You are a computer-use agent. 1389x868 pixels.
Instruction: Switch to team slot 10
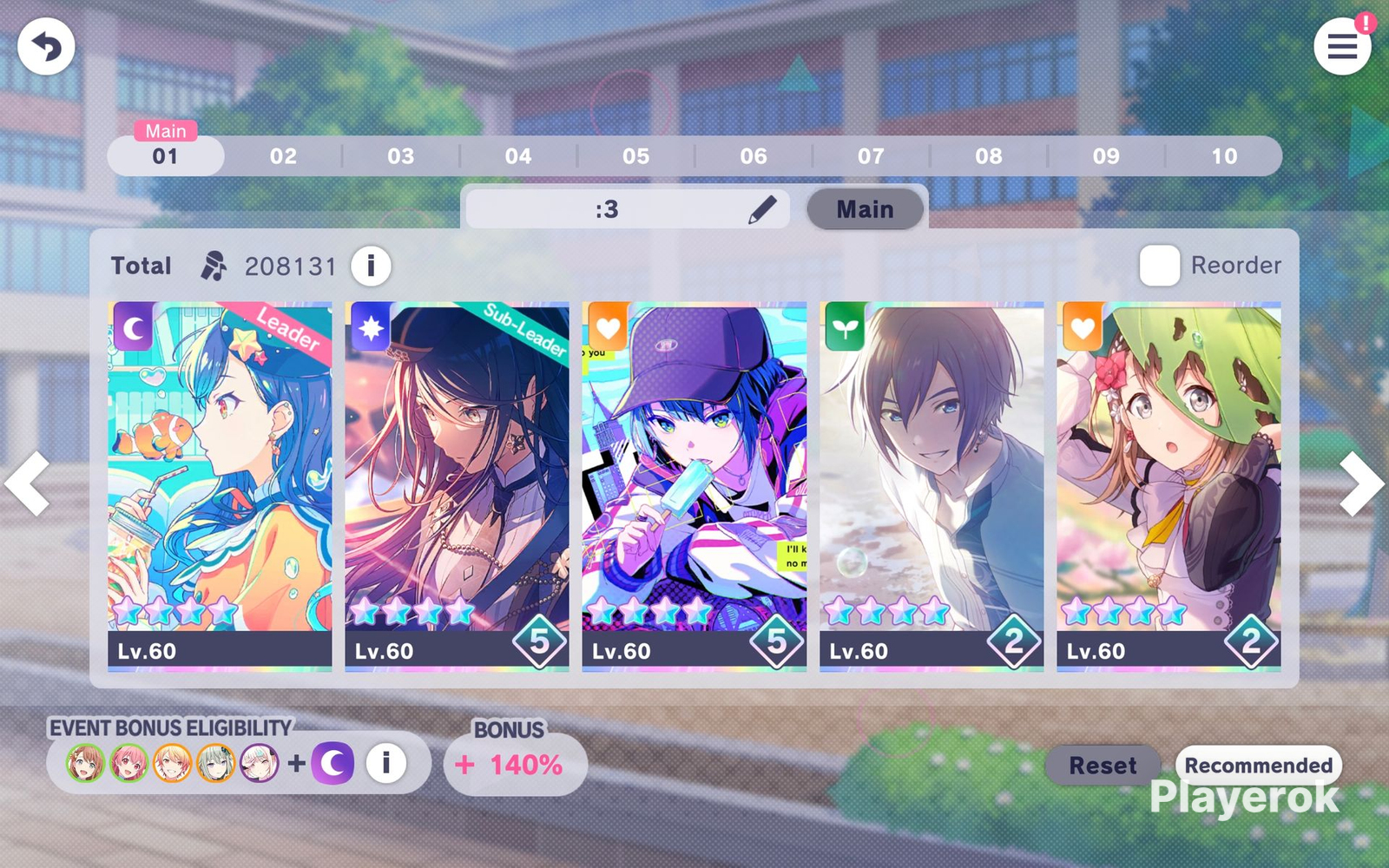tap(1224, 156)
